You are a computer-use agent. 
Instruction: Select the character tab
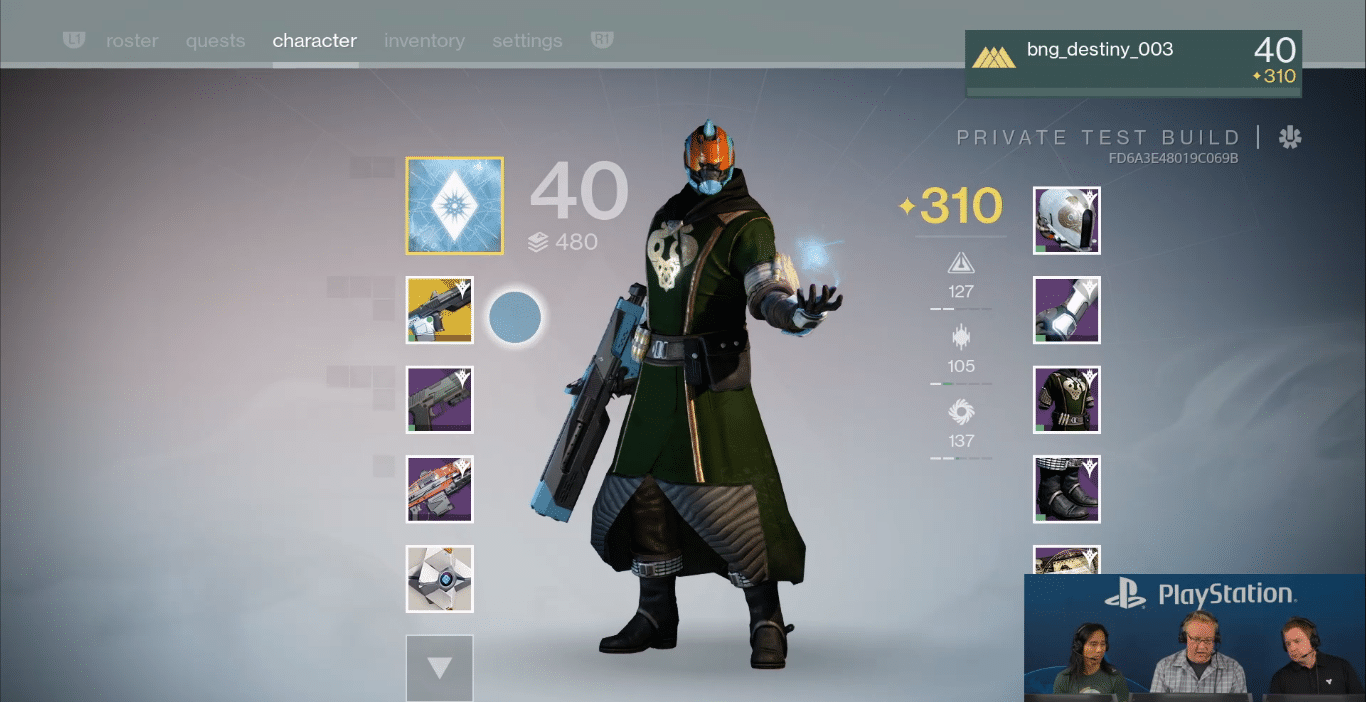(x=314, y=41)
